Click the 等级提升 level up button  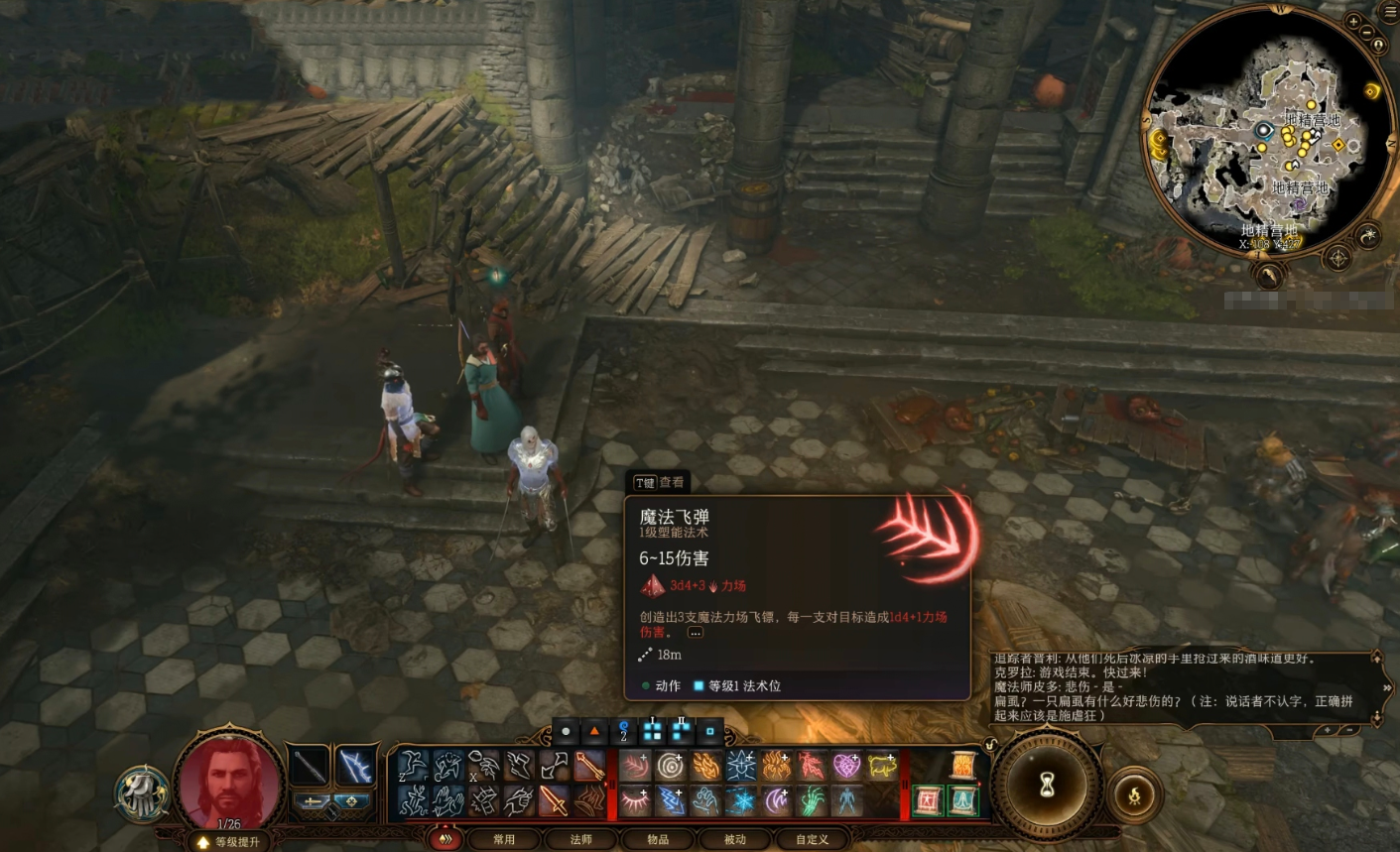(x=229, y=842)
